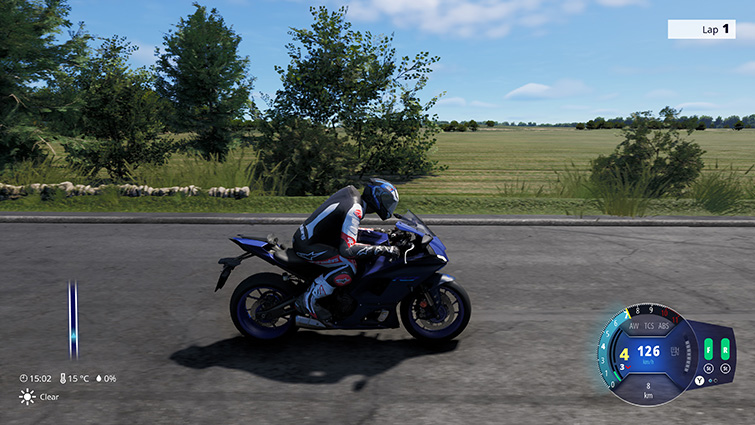Select the engine warning icon
Screen dimensions: 755x425
674,351
